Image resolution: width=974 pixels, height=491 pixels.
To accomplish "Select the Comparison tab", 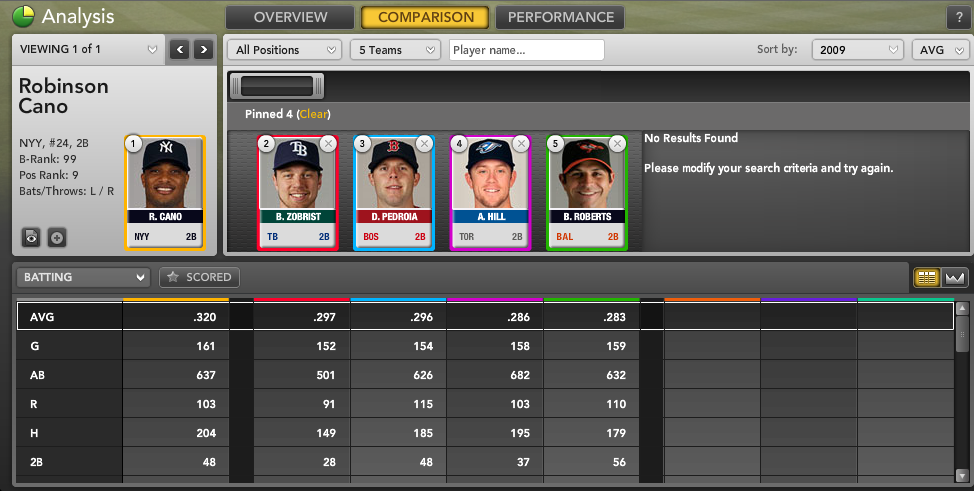I will click(x=425, y=17).
